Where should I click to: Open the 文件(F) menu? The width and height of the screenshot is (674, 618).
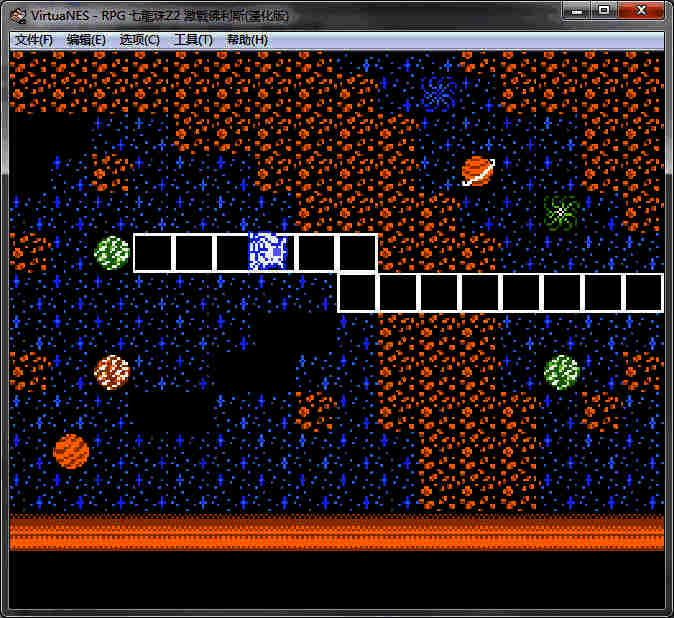click(34, 40)
